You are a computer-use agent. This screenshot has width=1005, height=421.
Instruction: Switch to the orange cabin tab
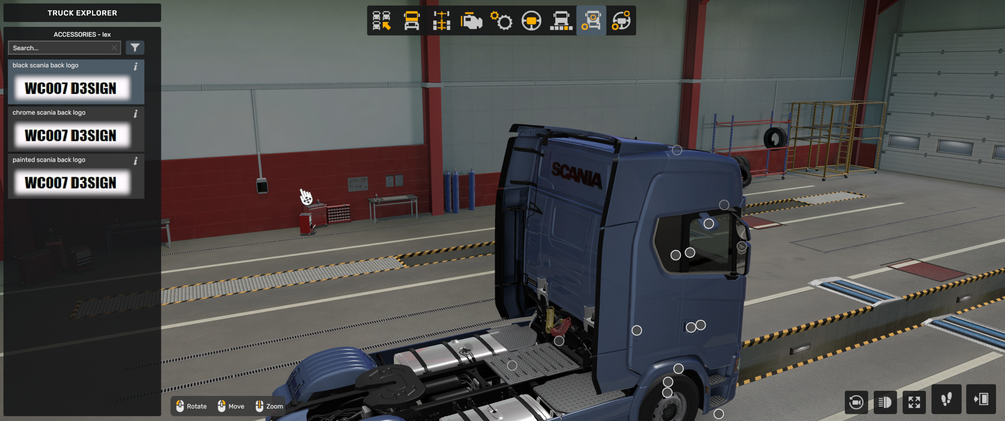(411, 21)
